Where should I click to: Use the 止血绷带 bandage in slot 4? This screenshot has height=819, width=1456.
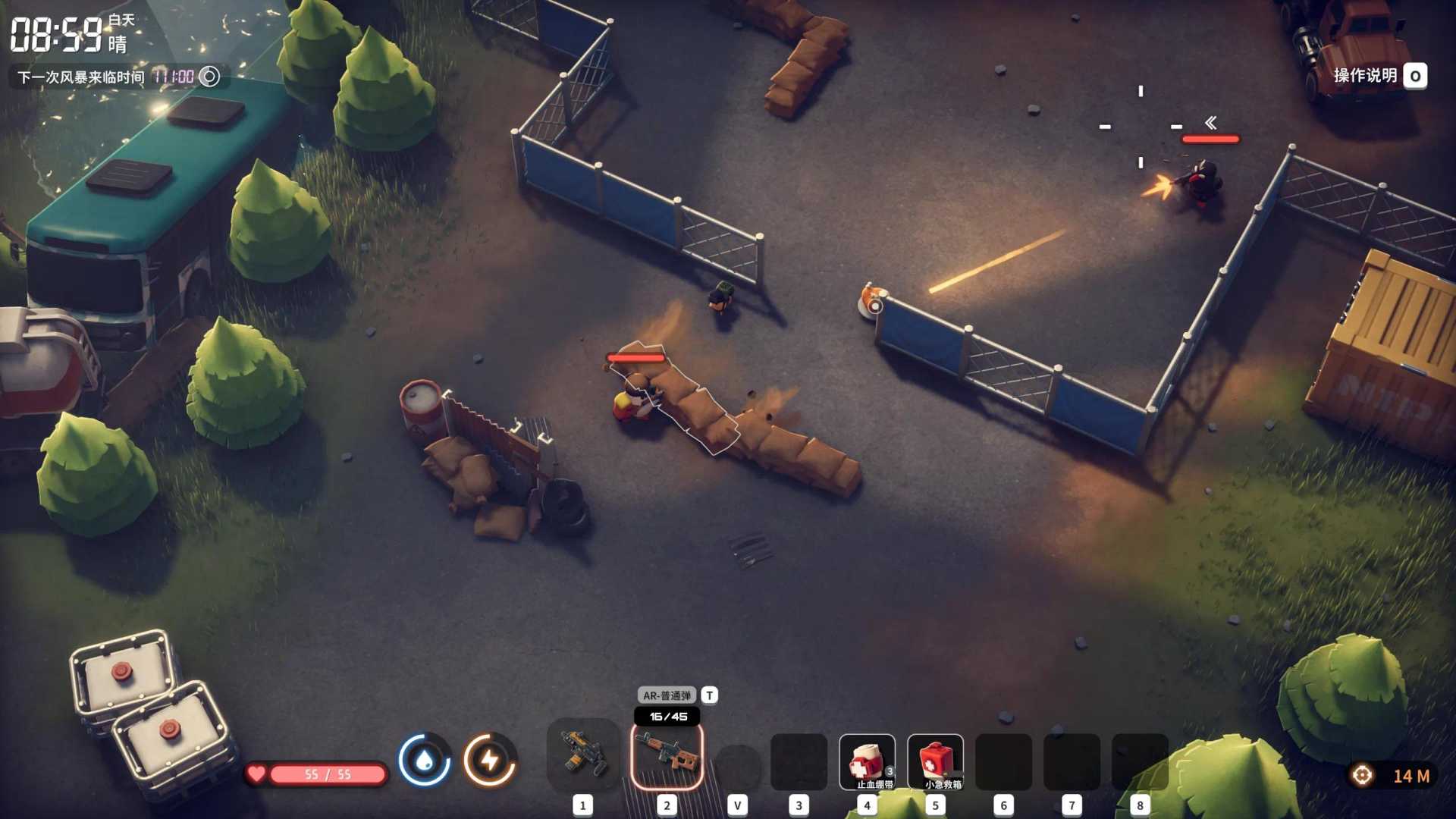[867, 762]
